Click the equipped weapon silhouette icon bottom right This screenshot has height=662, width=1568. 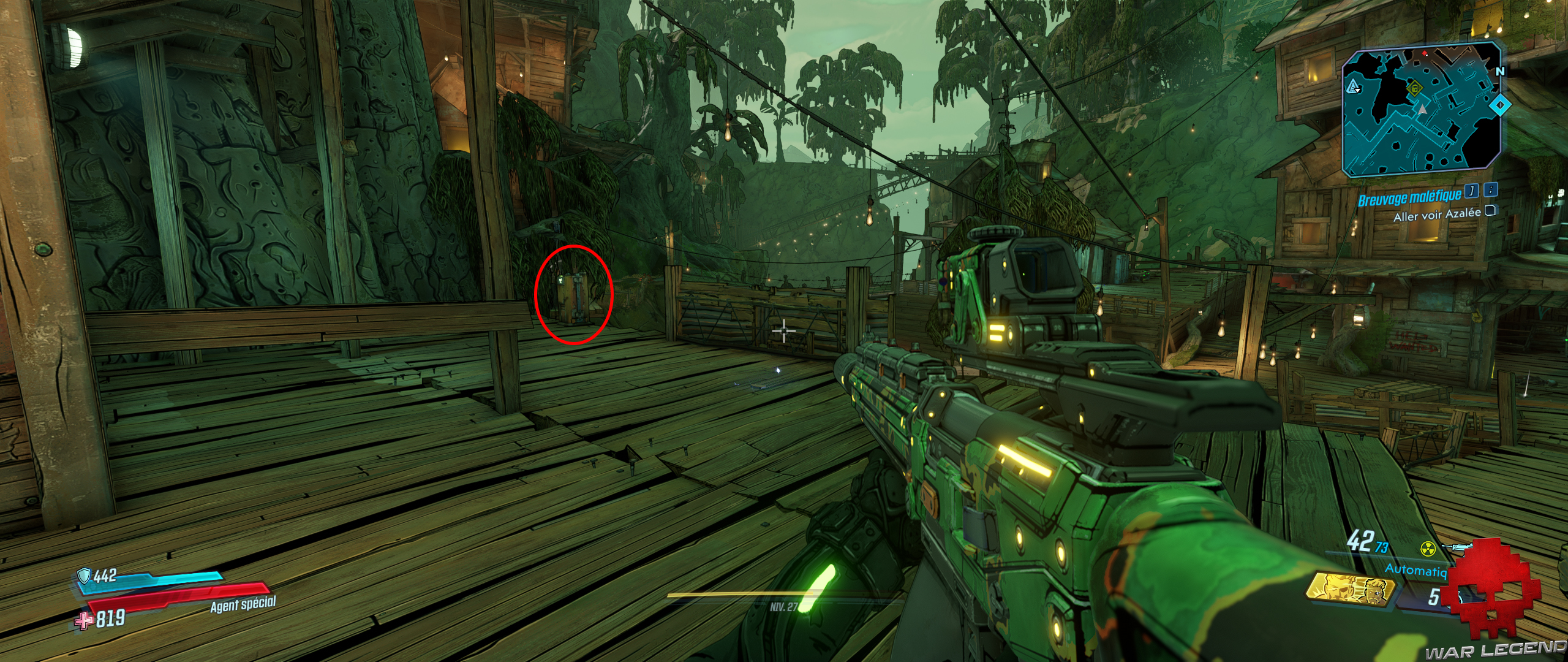point(1458,546)
